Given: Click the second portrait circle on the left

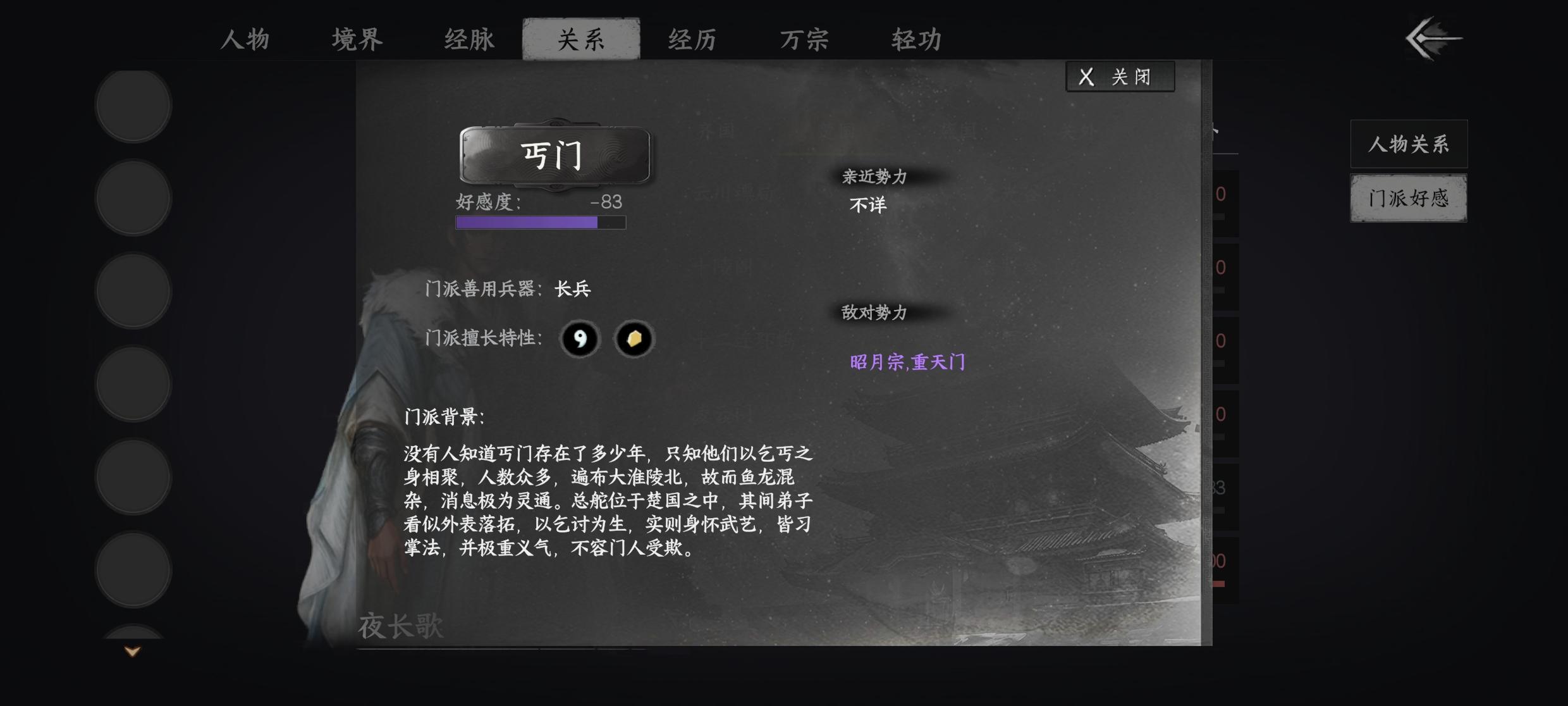Looking at the screenshot, I should coord(132,198).
